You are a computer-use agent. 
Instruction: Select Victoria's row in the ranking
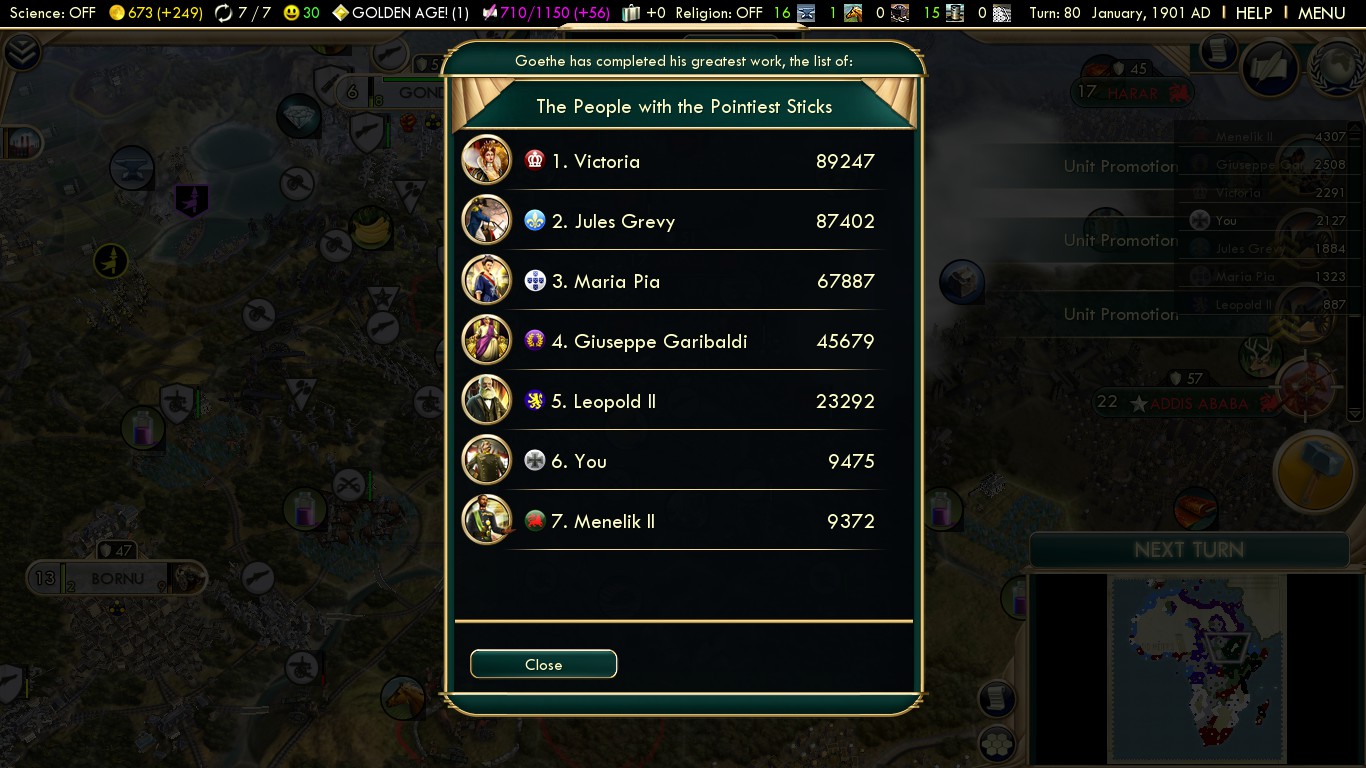[x=670, y=161]
